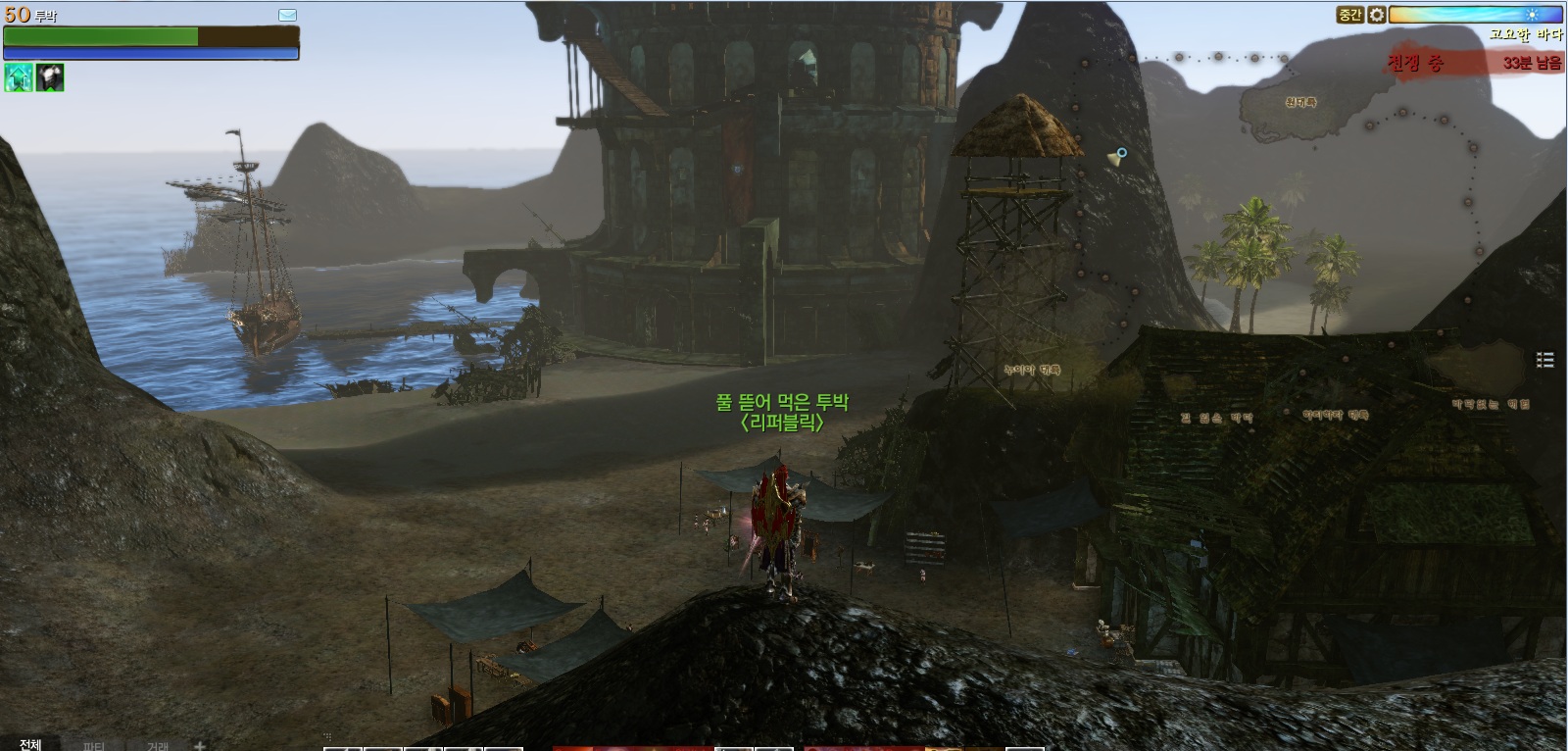Viewport: 1568px width, 751px height.
Task: Open the mail envelope icon
Action: pos(287,15)
